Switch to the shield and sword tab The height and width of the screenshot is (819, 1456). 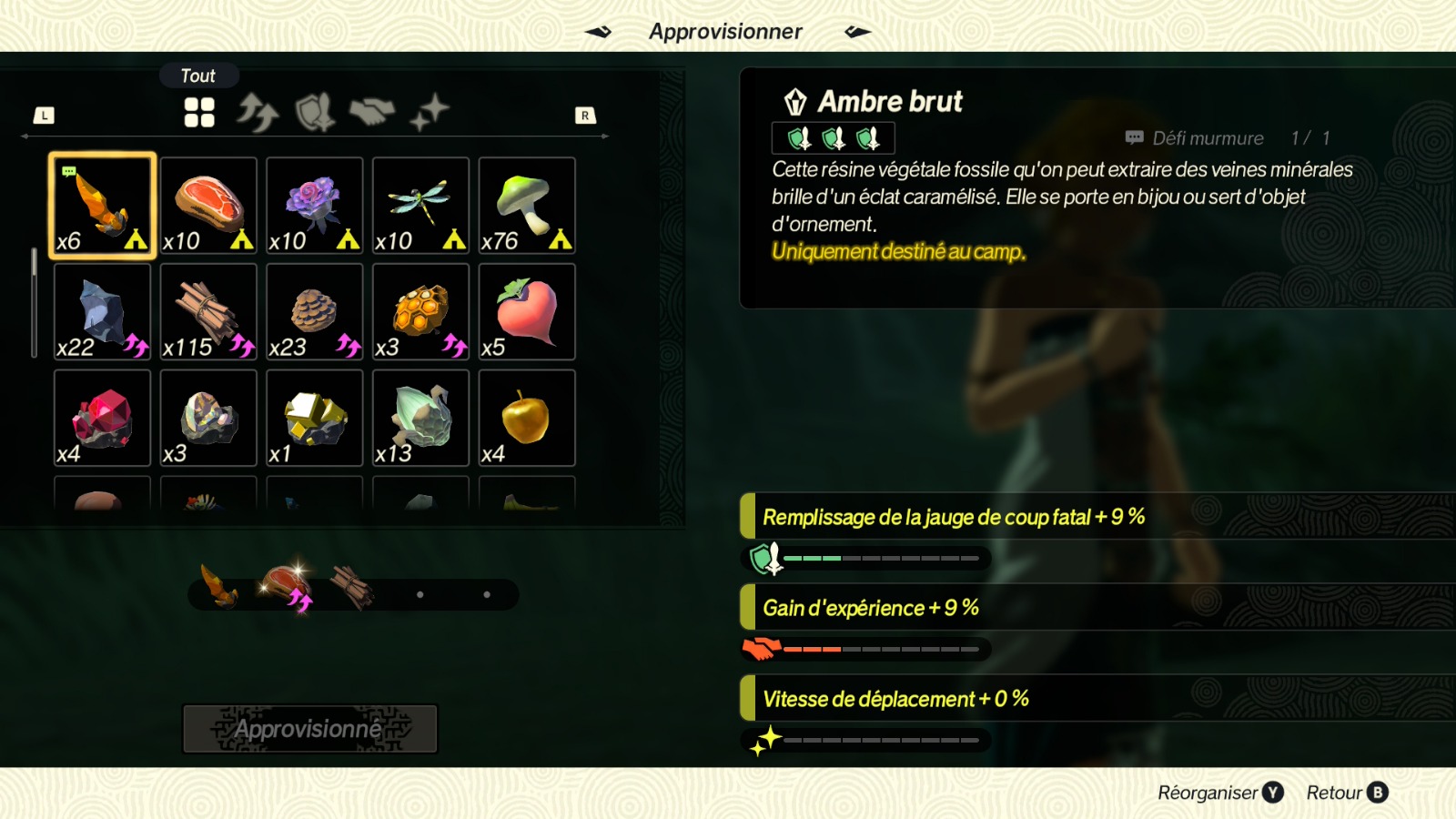point(315,113)
